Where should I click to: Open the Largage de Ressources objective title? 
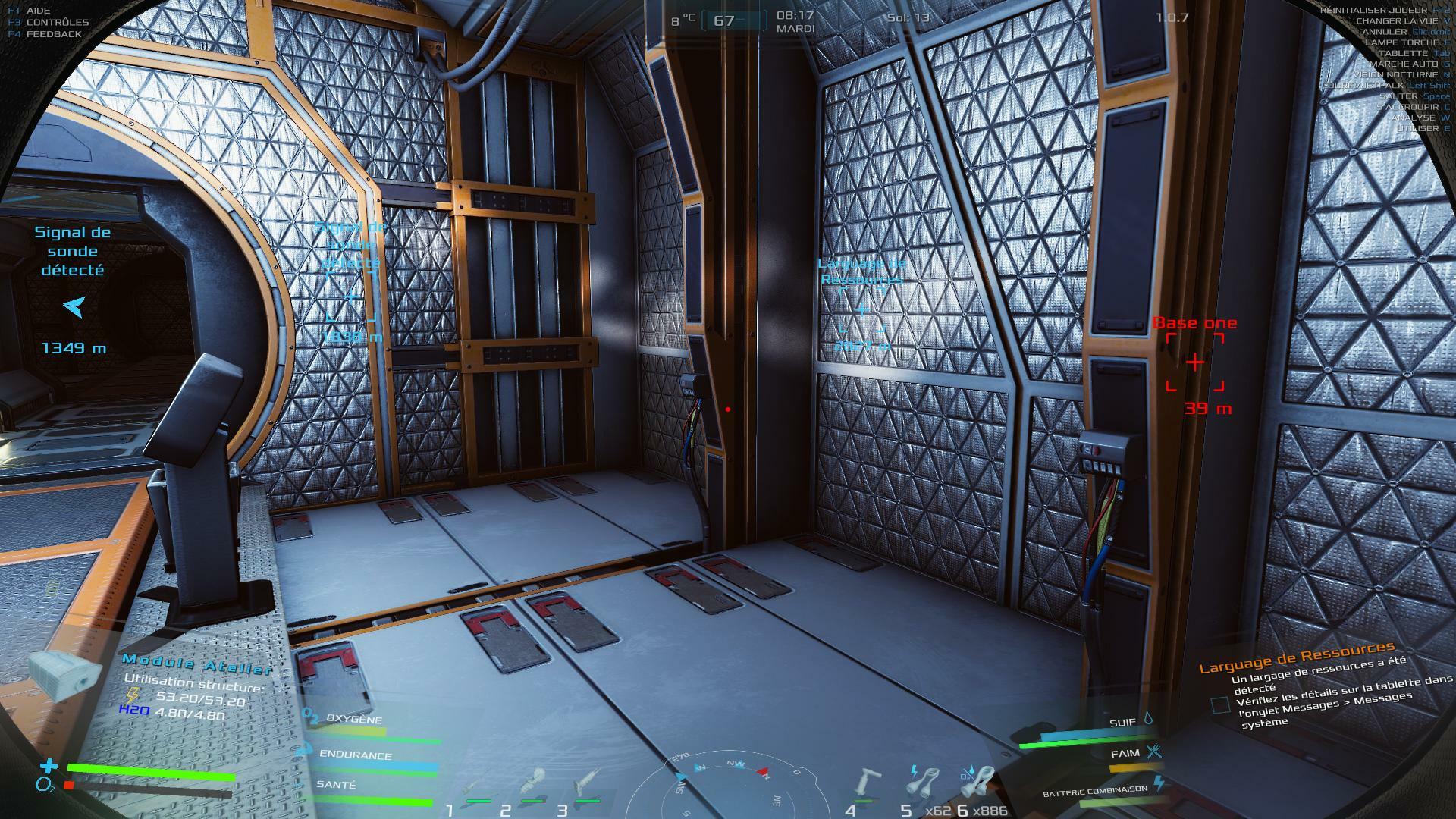coord(1296,657)
